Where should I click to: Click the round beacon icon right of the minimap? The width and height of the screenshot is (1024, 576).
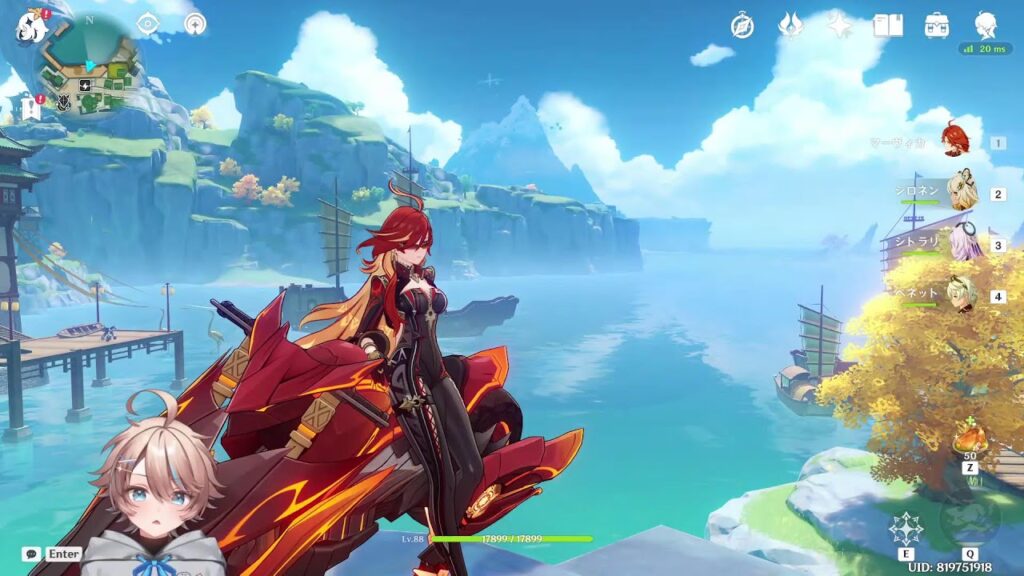coord(195,24)
